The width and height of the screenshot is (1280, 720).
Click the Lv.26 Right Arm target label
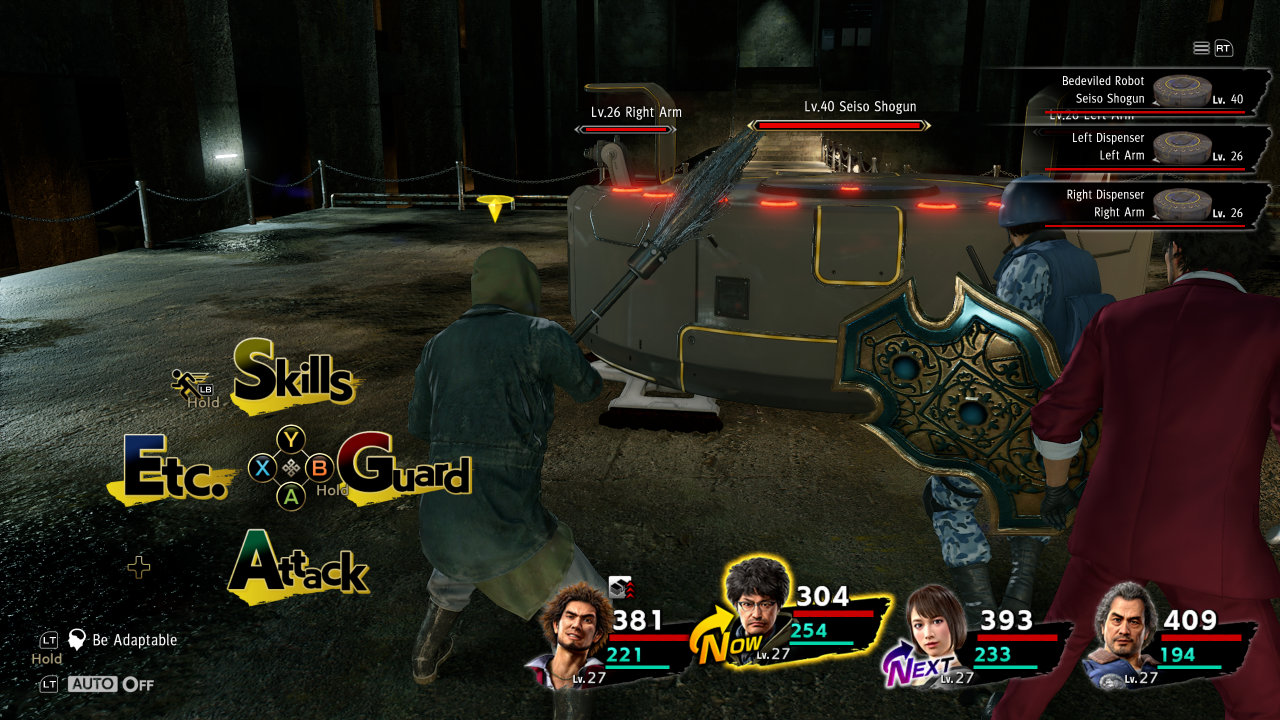(636, 113)
